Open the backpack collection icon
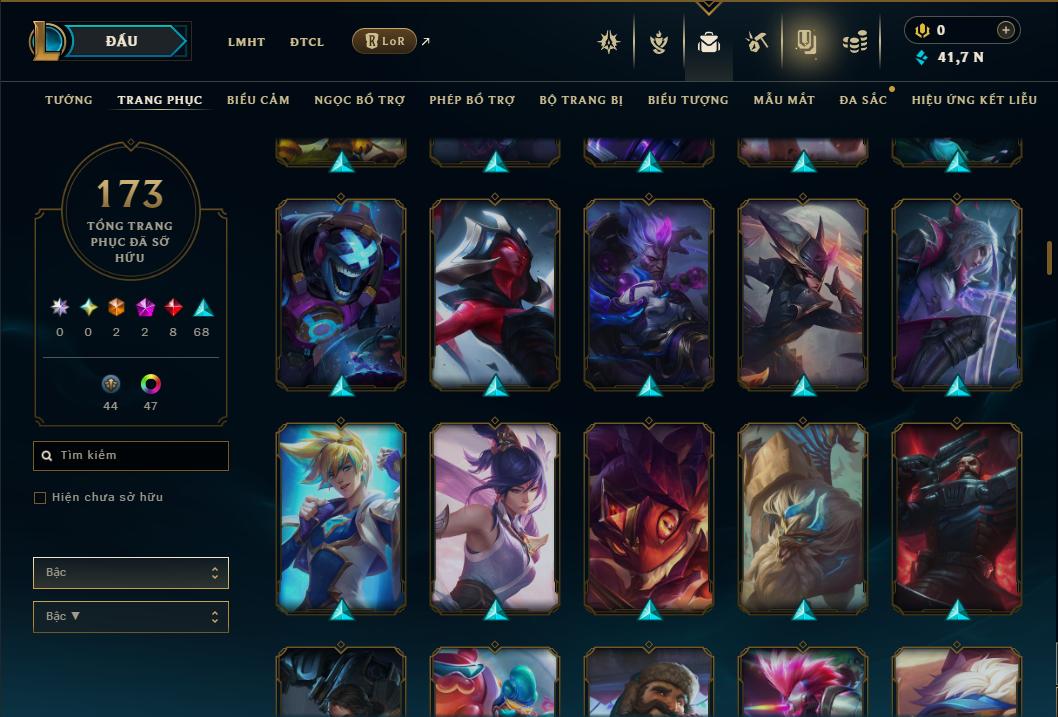The width and height of the screenshot is (1058, 717). coord(709,42)
